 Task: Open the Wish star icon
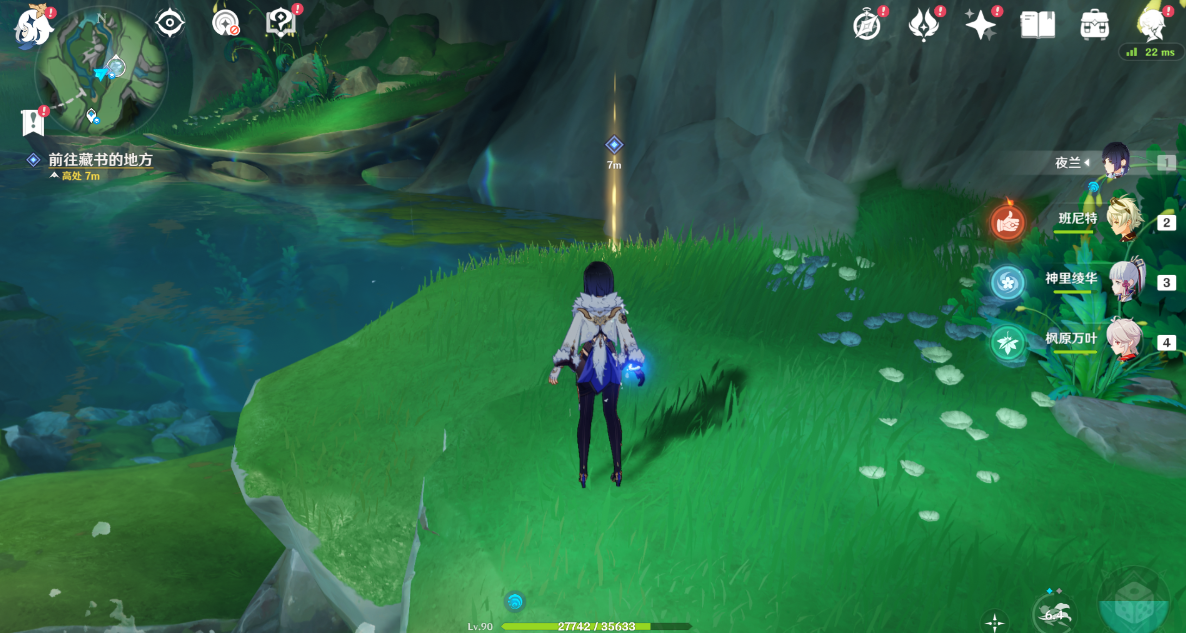tap(980, 24)
